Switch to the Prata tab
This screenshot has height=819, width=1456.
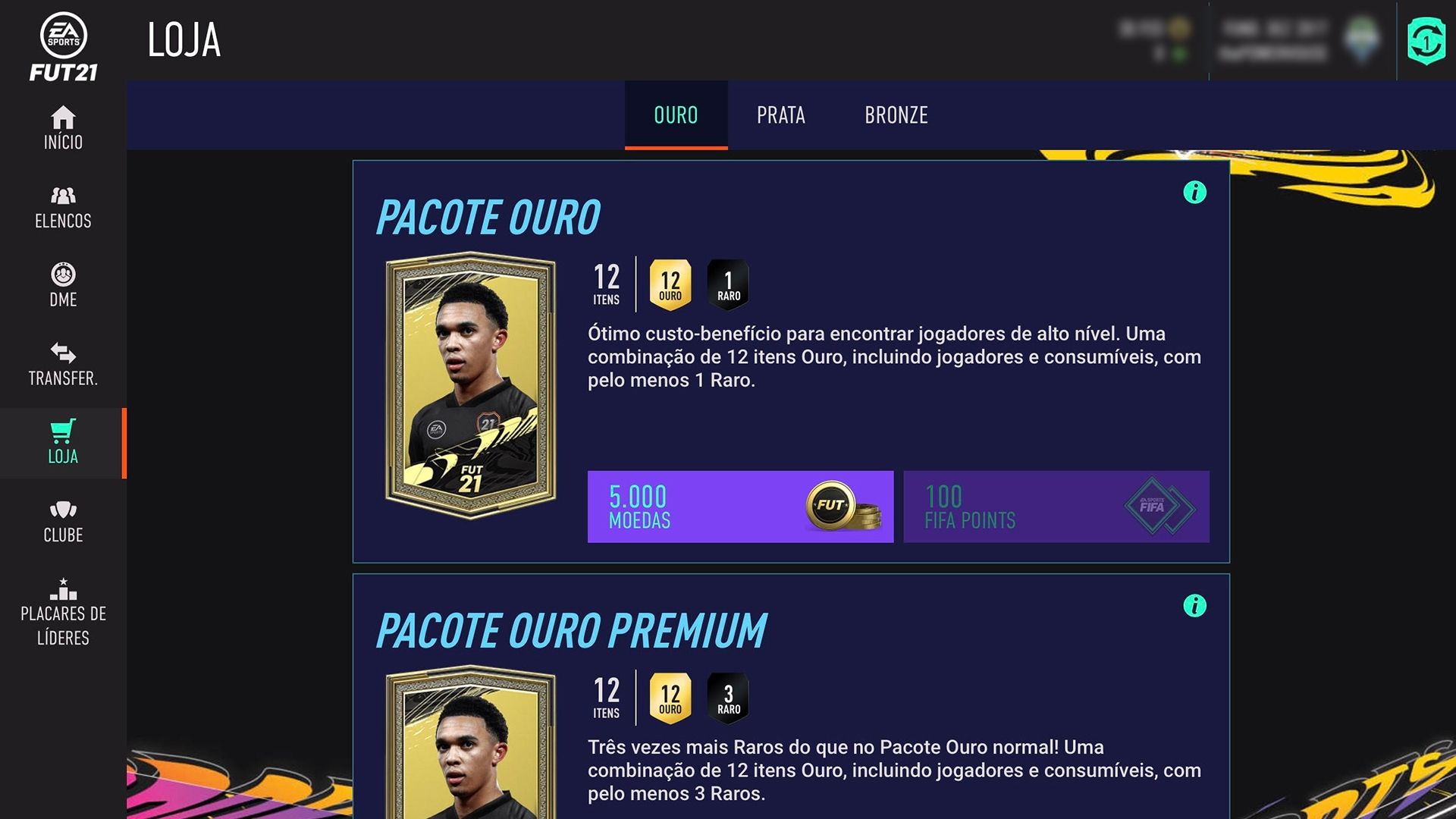781,115
